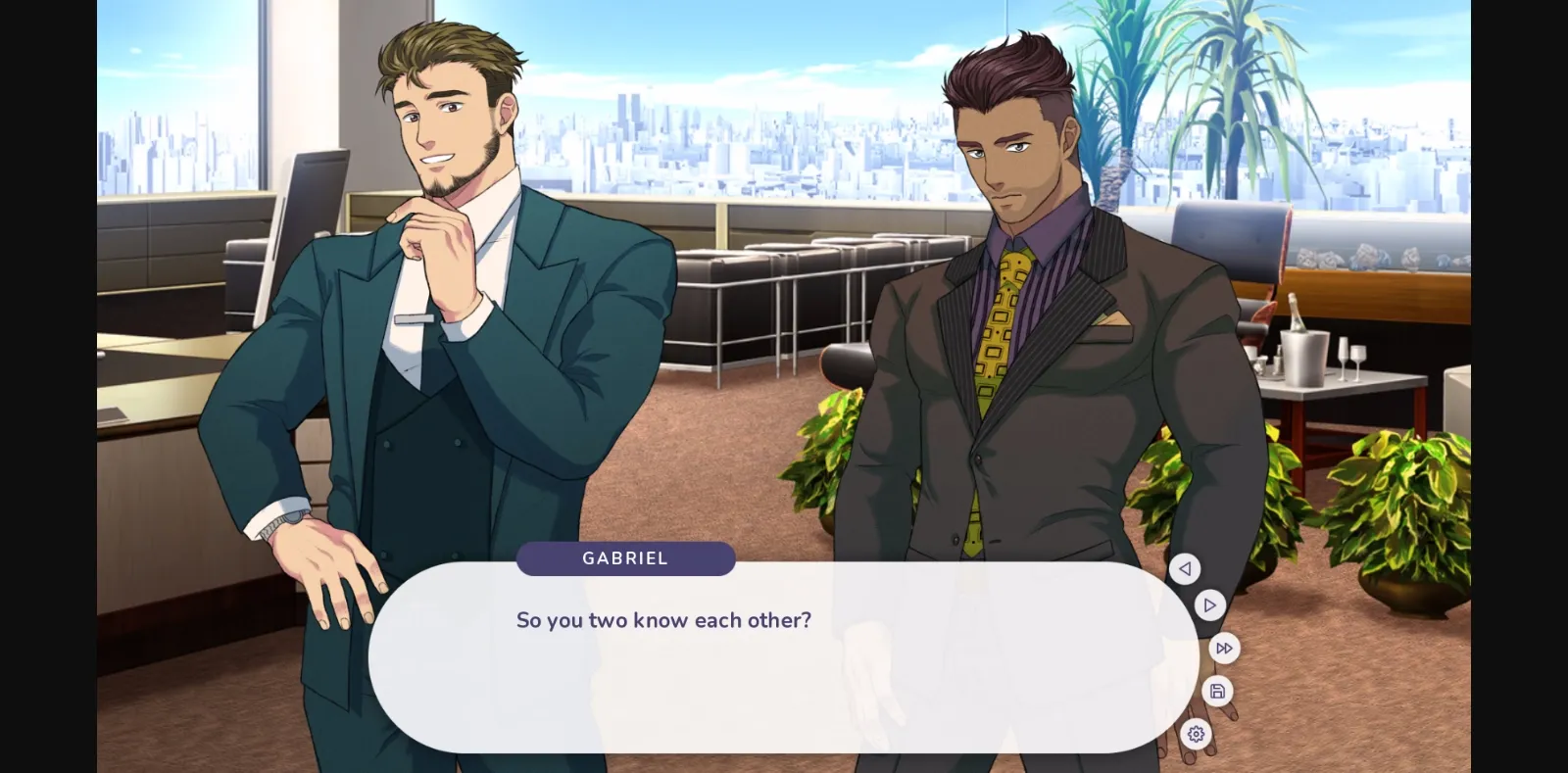Click the bottommost quick menu icon
1568x773 pixels.
(1196, 733)
